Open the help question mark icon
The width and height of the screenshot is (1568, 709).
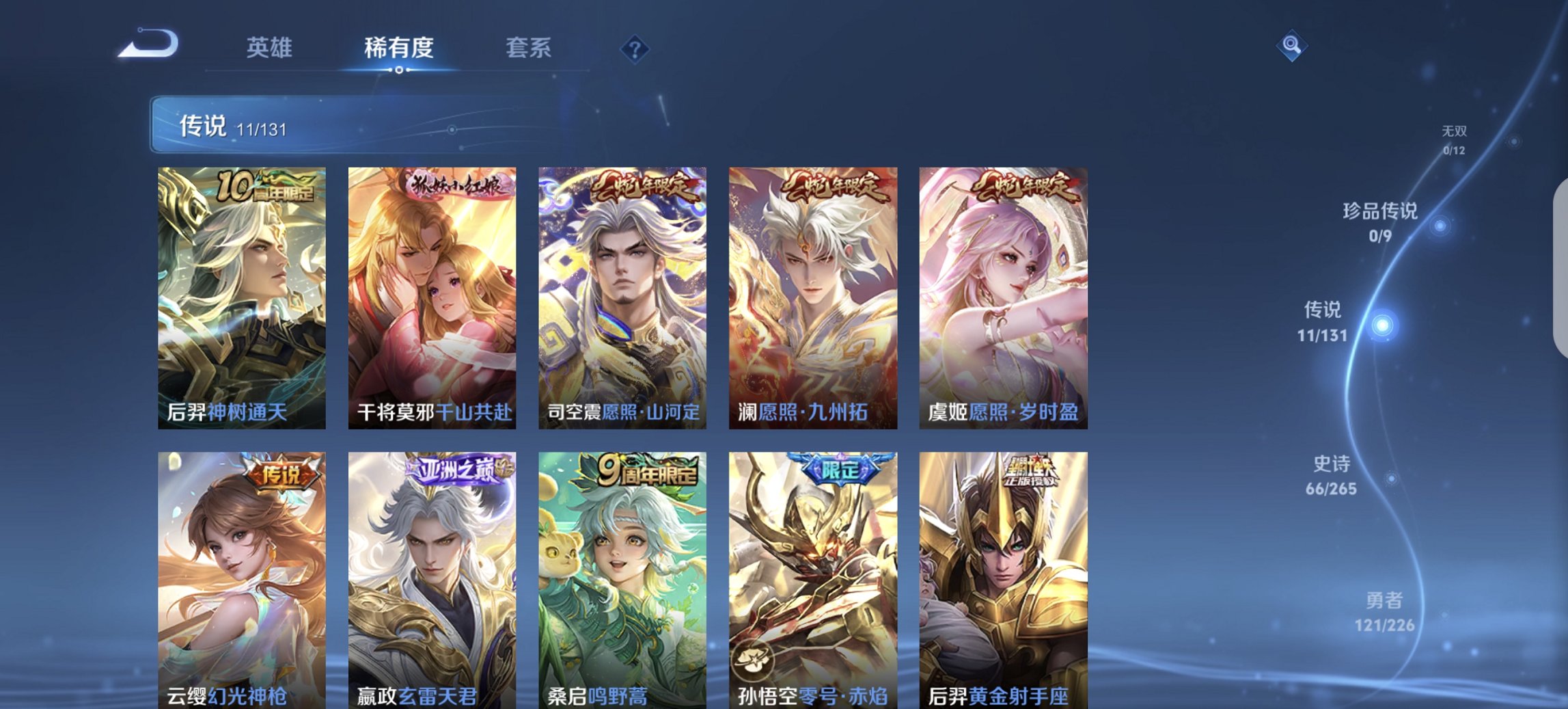click(634, 47)
